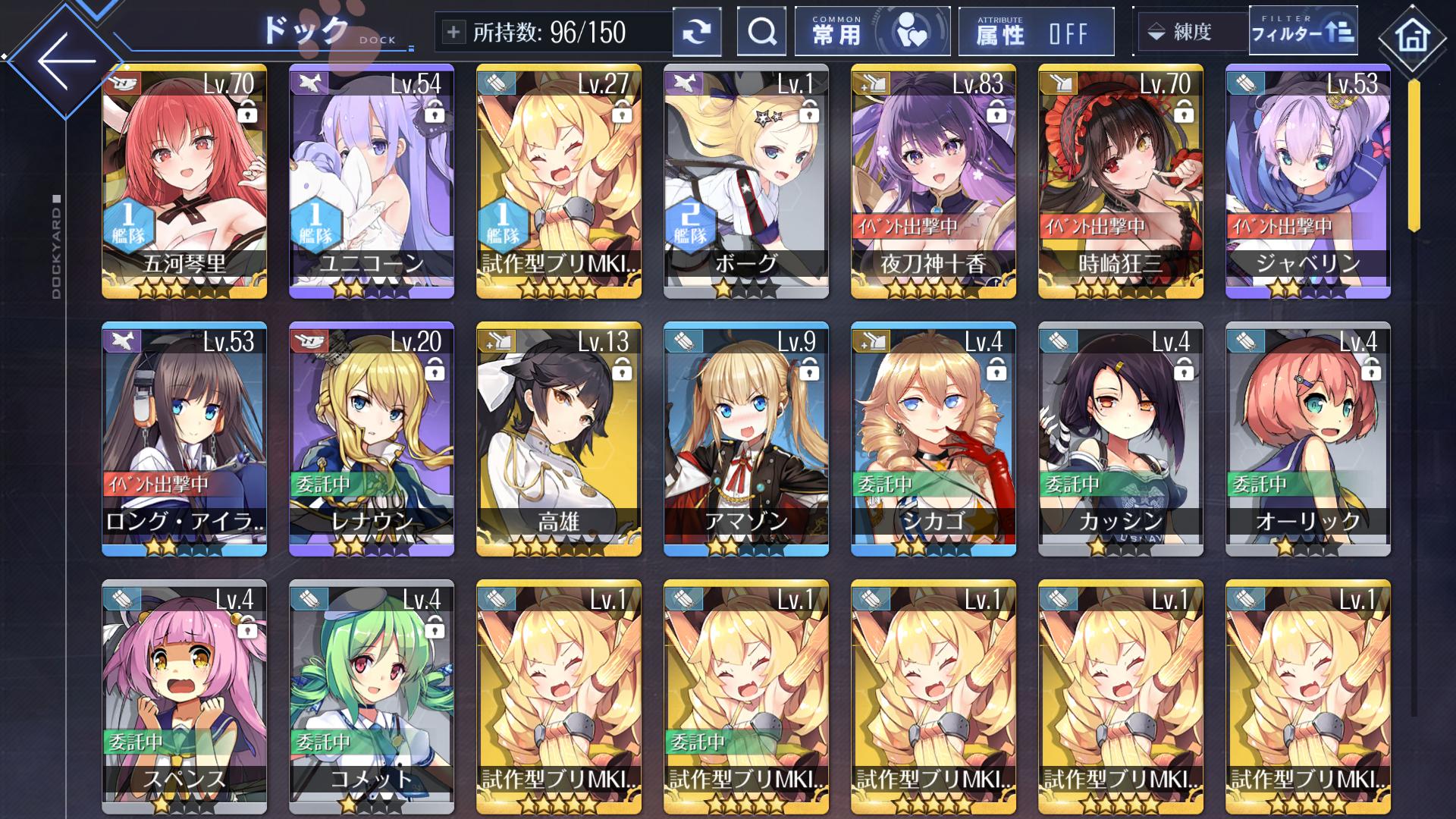Select the ジャベリン ship card
The width and height of the screenshot is (1456, 819).
pyautogui.click(x=1308, y=182)
